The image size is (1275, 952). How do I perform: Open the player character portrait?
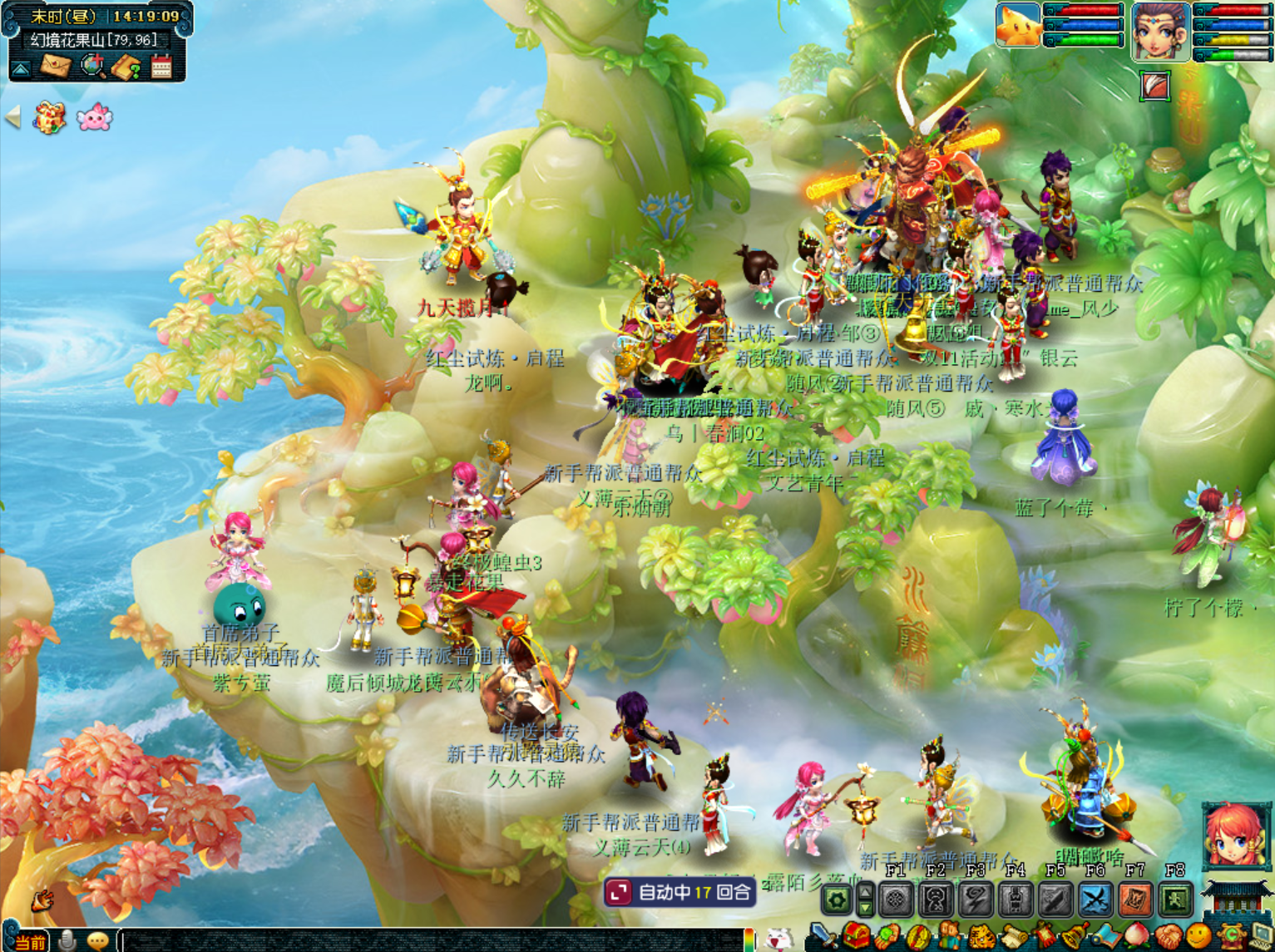click(1160, 32)
